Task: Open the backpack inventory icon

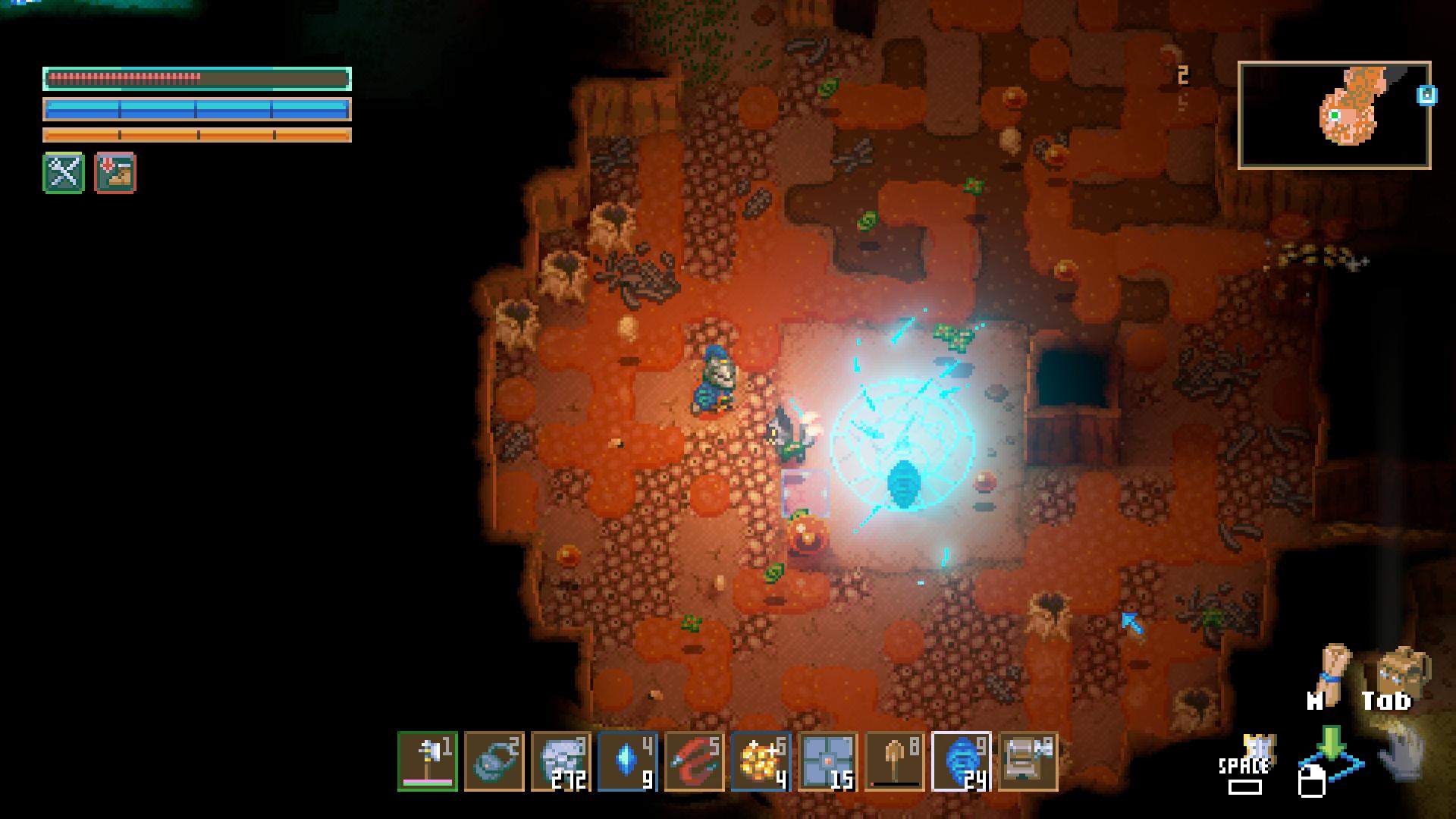Action: click(x=1401, y=669)
